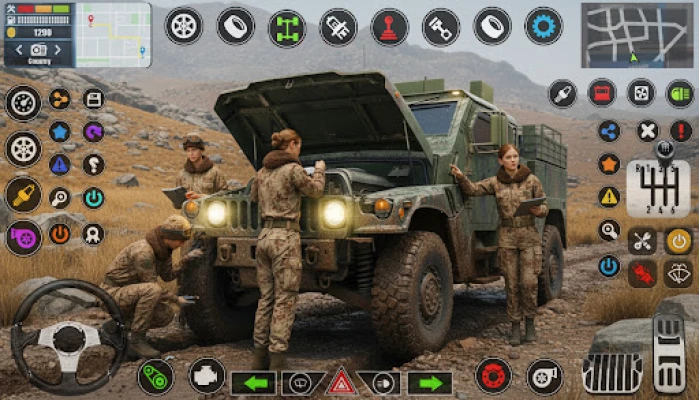This screenshot has height=400, width=699.
Task: Click the medal ribbon icon
Action: pos(94,234)
